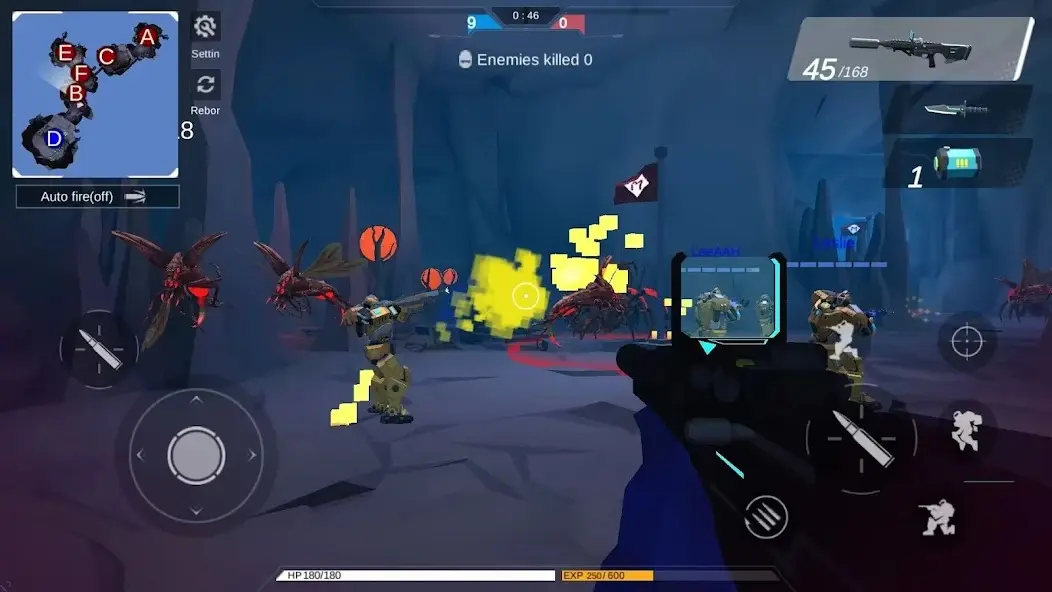
Task: Fire with the bullet button above the joystick
Action: pyautogui.click(x=98, y=349)
